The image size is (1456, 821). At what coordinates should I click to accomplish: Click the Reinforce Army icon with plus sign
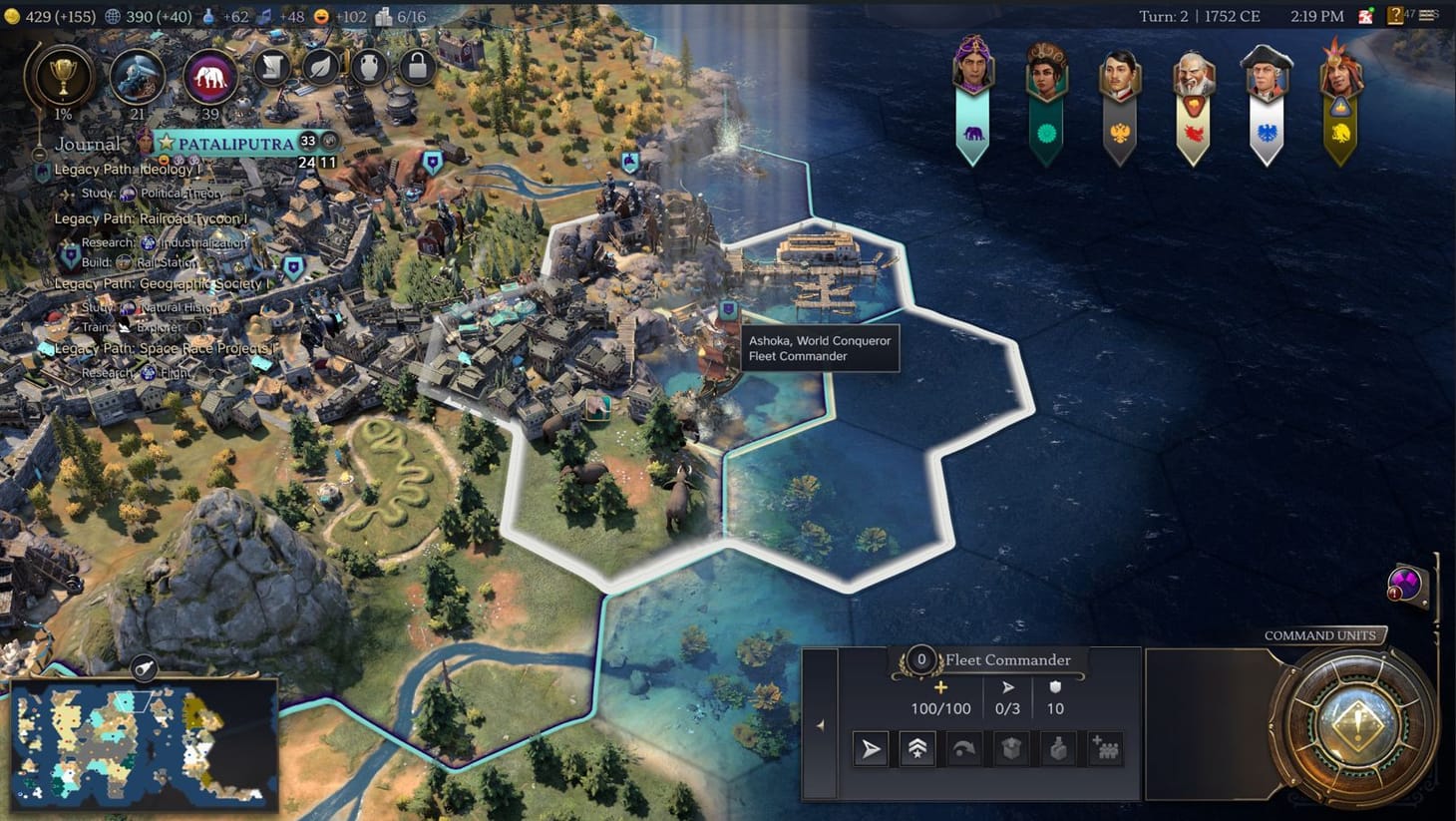click(x=1105, y=748)
